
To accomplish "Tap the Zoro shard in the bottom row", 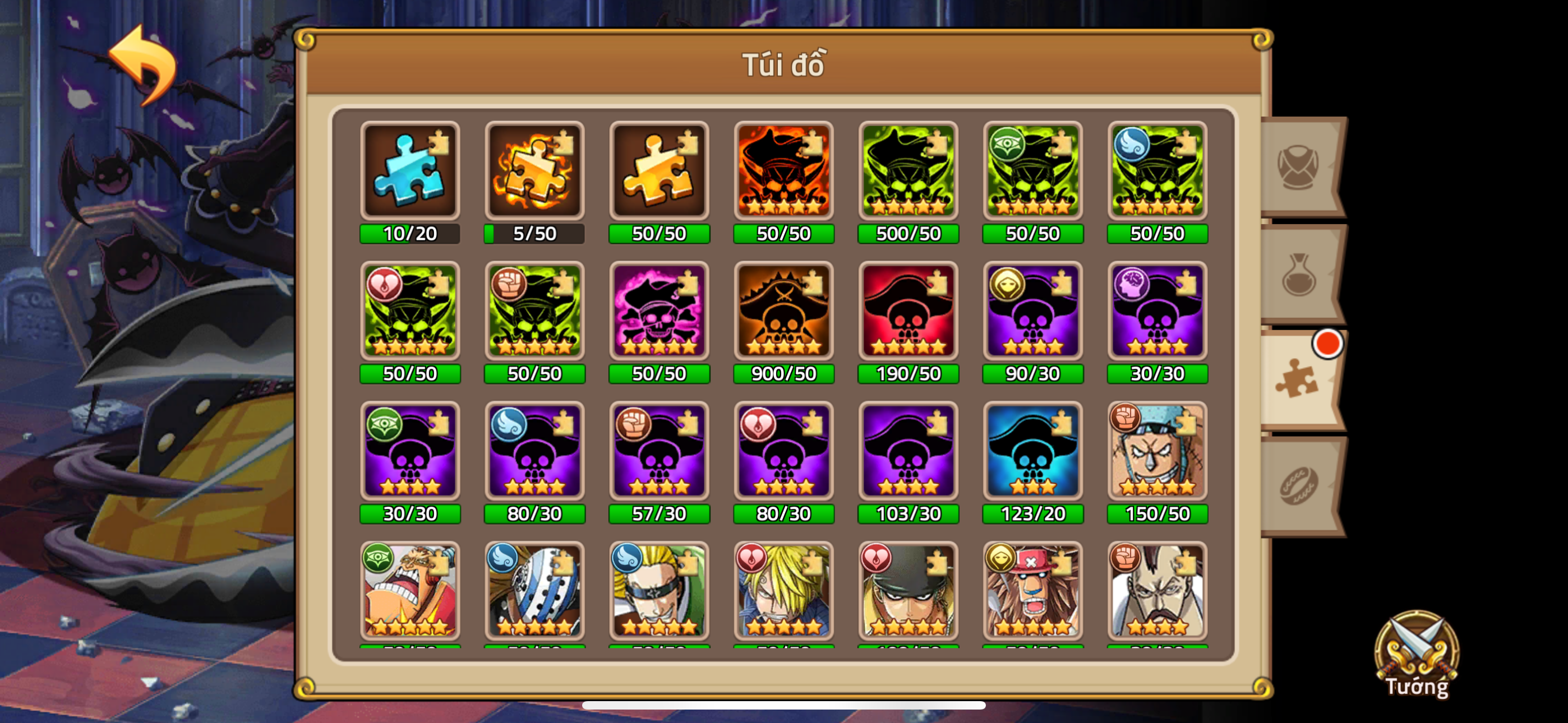I will (x=908, y=592).
